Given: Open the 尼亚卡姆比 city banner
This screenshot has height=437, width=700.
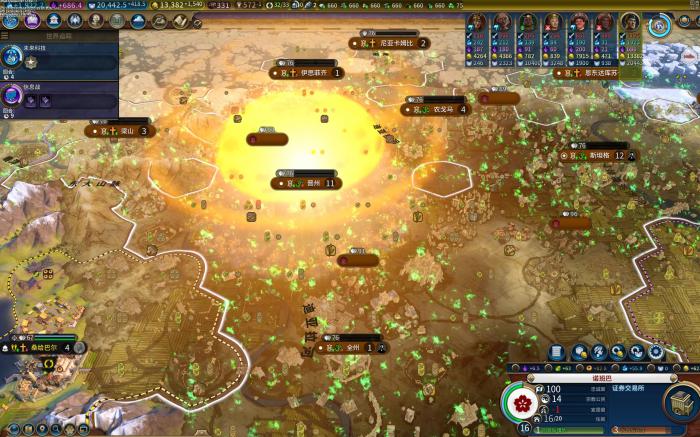Looking at the screenshot, I should 390,43.
